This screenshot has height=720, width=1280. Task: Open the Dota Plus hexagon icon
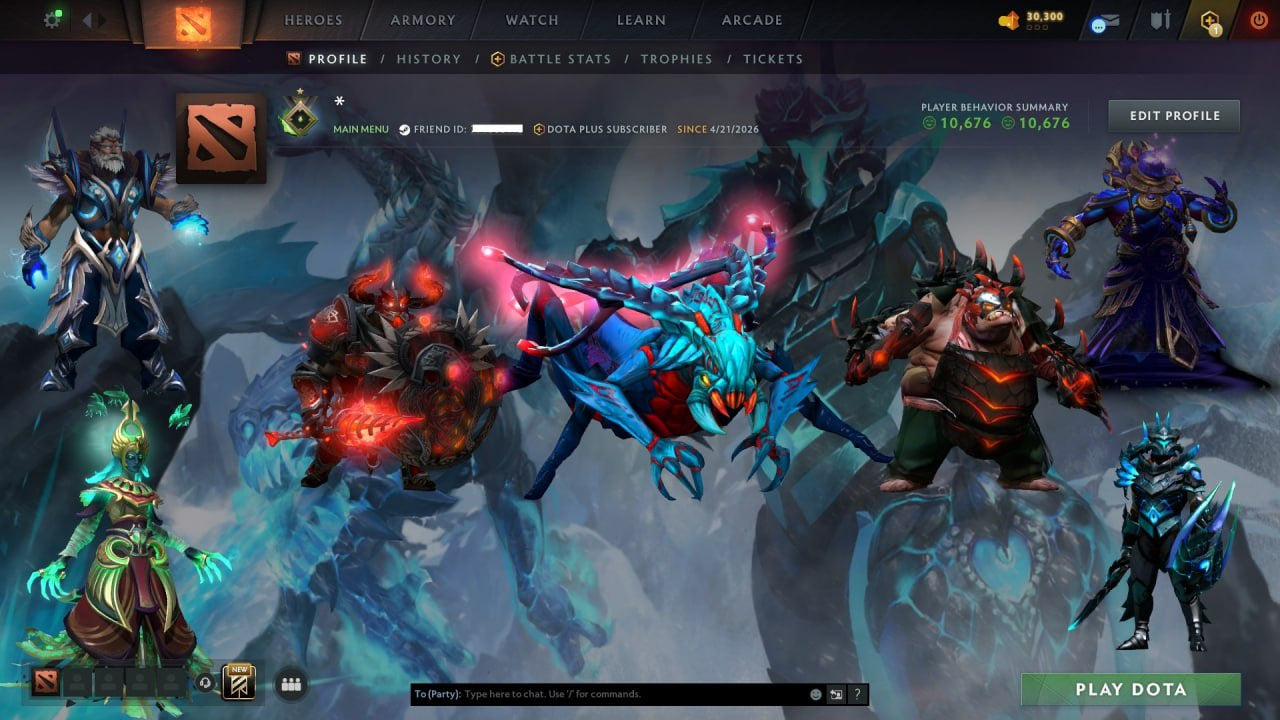pyautogui.click(x=1209, y=19)
